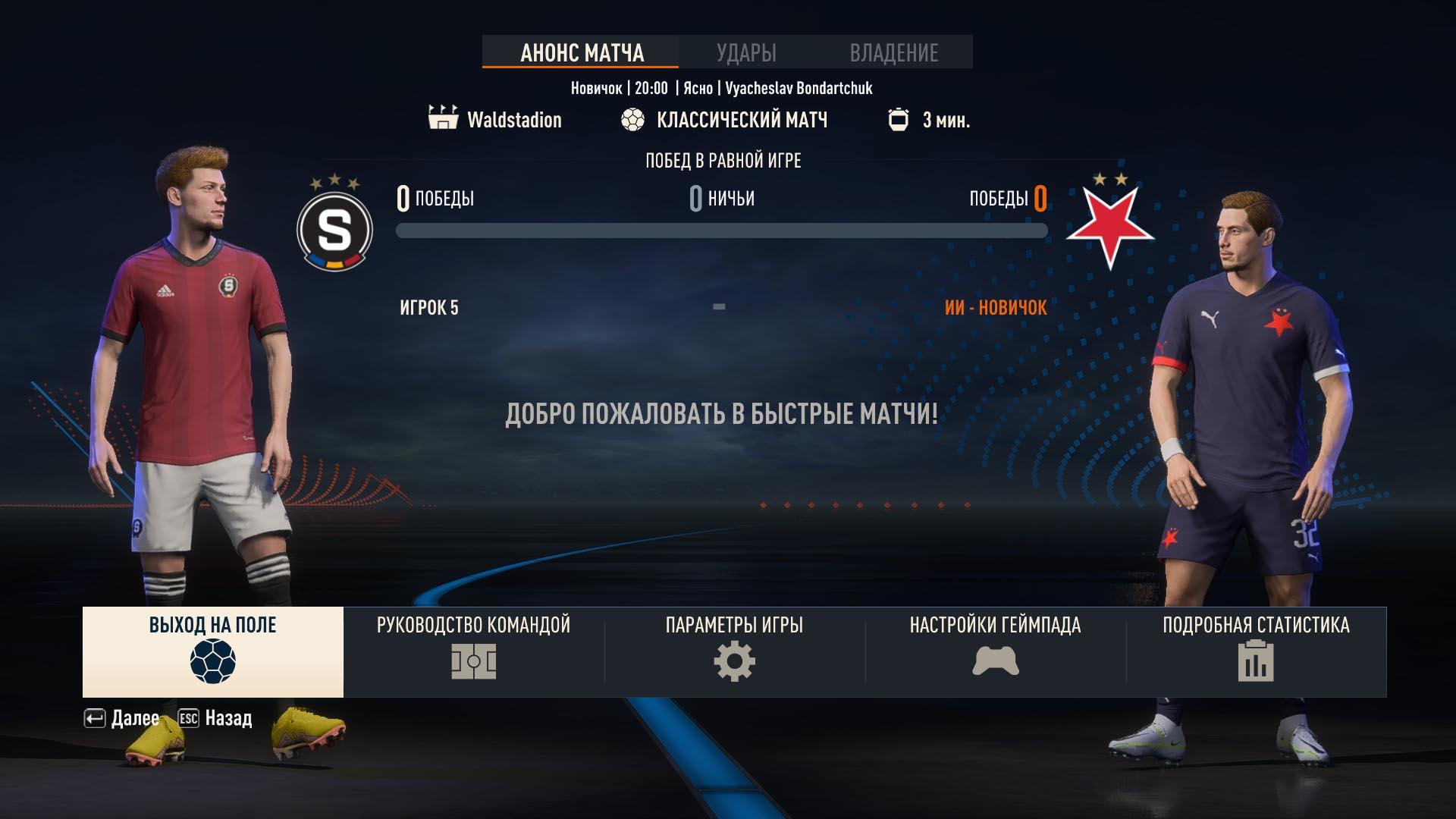This screenshot has width=1456, height=819.
Task: Switch to the УДАРЫ tab
Action: [746, 52]
